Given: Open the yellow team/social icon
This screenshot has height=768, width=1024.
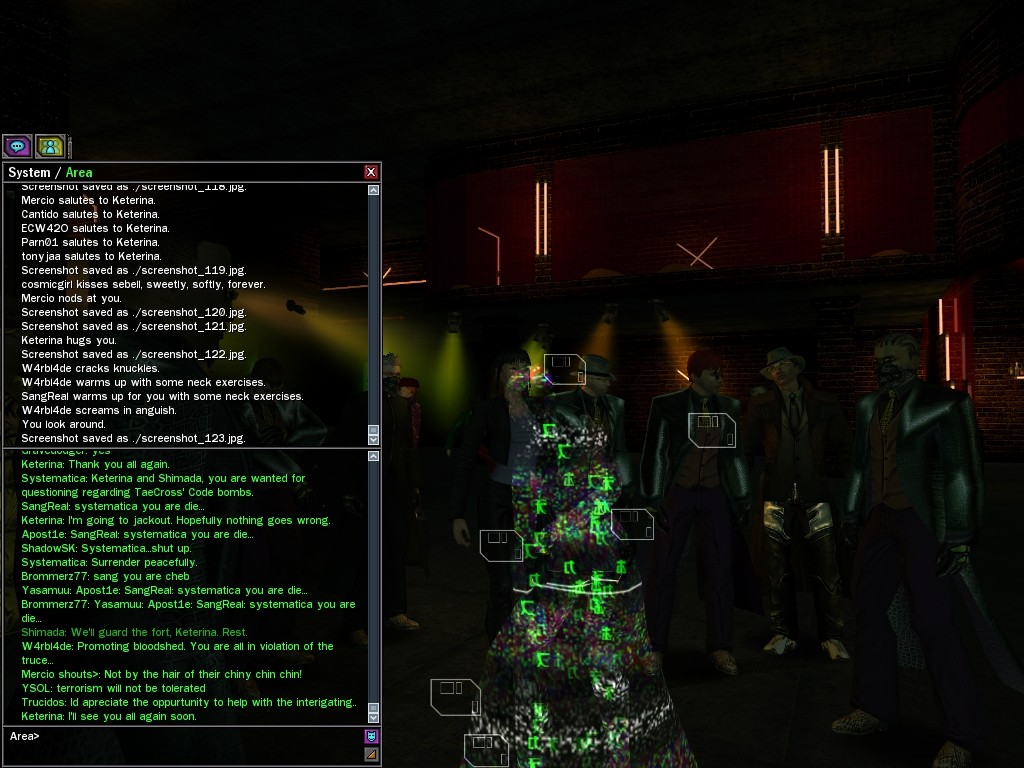Looking at the screenshot, I should click(x=51, y=146).
